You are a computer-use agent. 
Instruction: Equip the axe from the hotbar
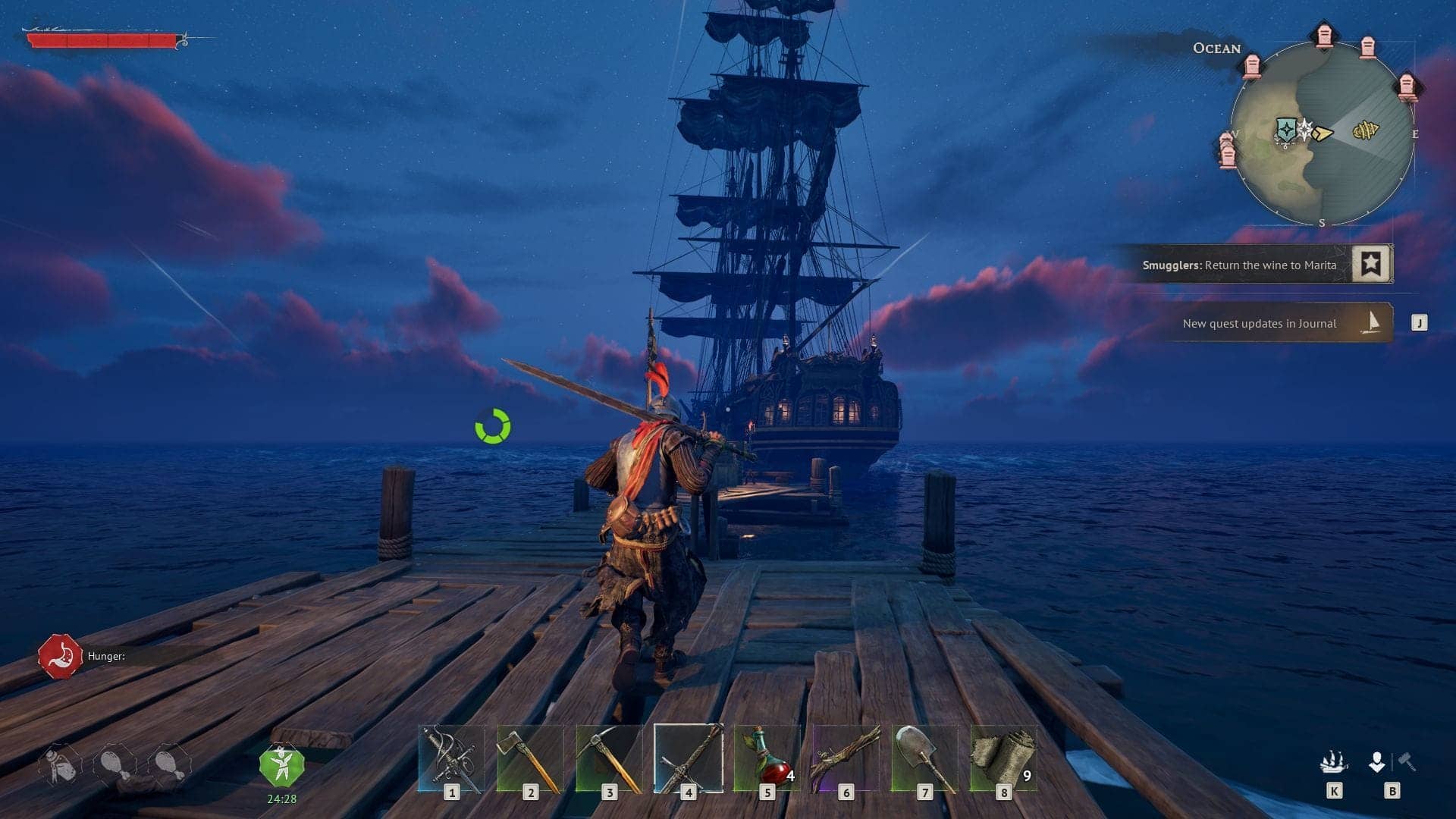click(x=530, y=758)
